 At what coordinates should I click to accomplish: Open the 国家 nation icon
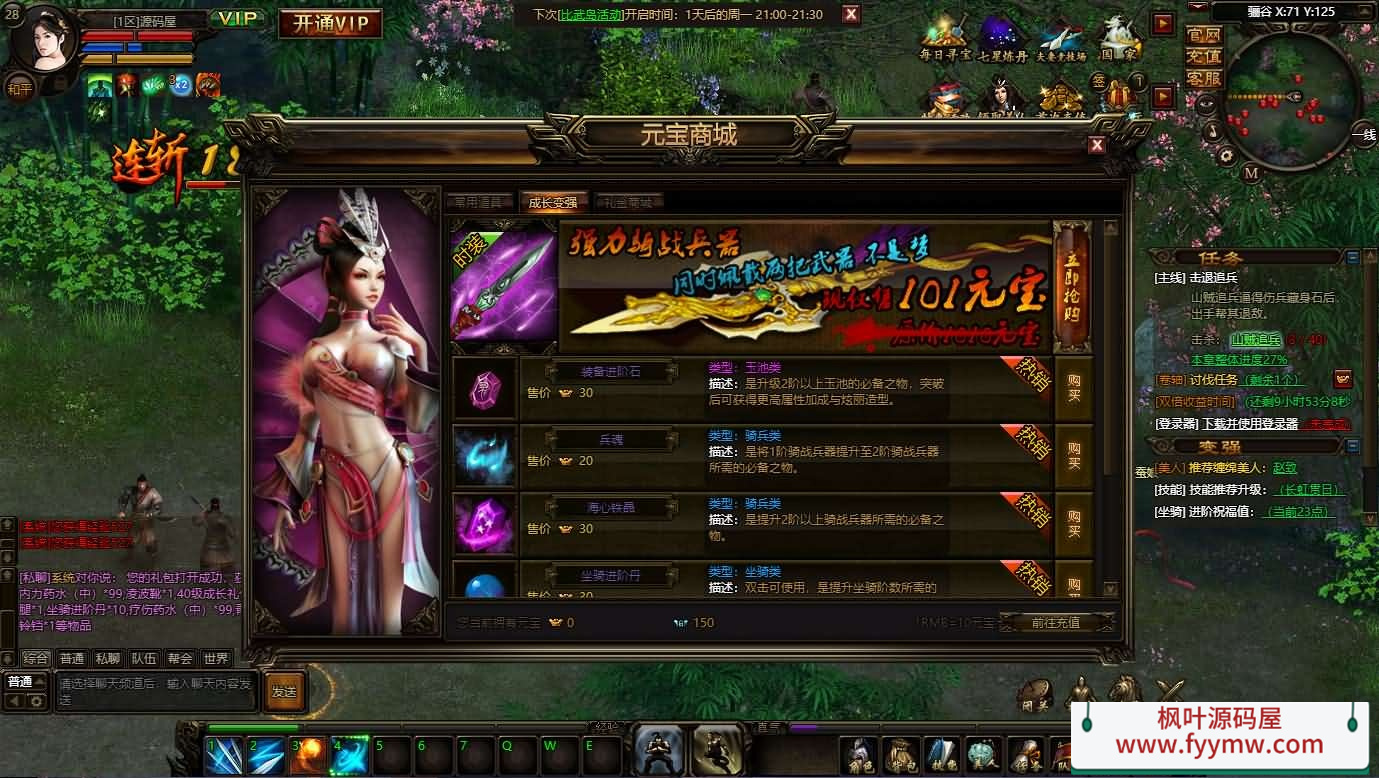[1119, 40]
